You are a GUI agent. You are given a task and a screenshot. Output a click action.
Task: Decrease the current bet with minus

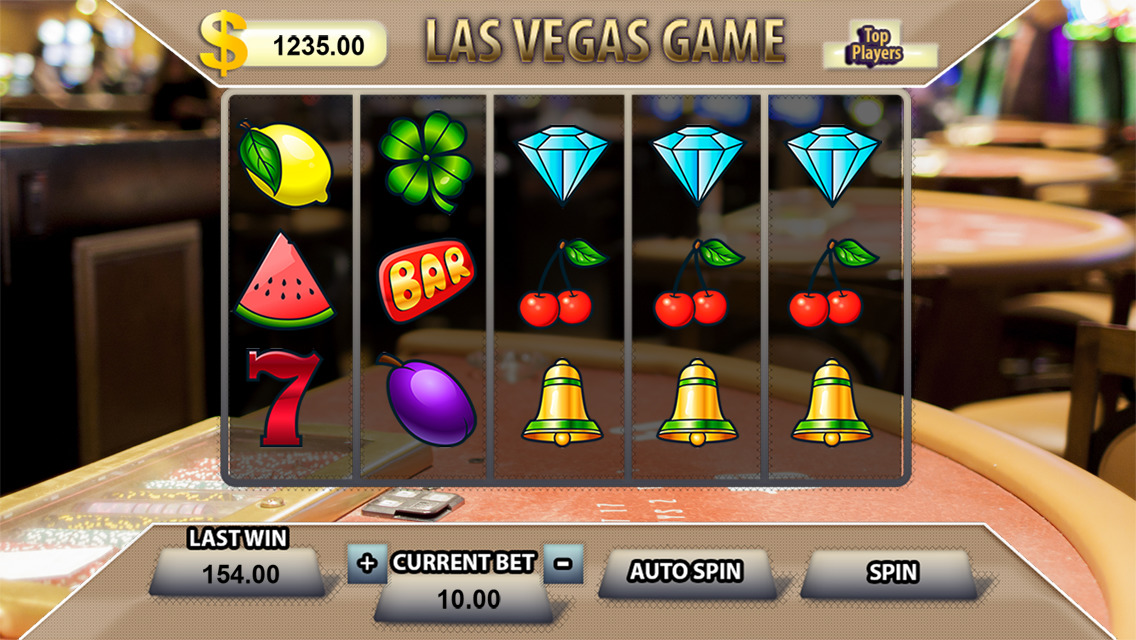(563, 564)
